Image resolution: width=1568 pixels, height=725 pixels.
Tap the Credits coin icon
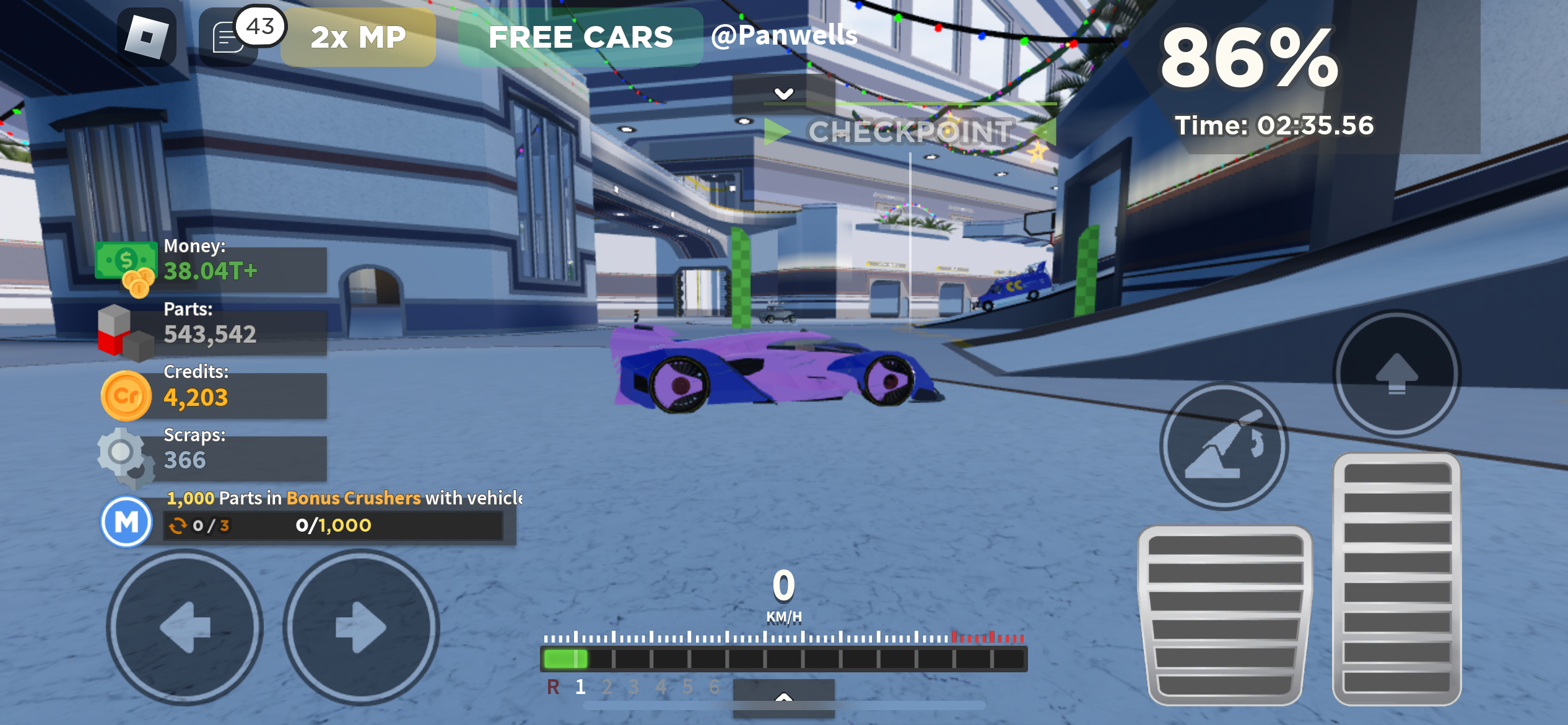(126, 395)
